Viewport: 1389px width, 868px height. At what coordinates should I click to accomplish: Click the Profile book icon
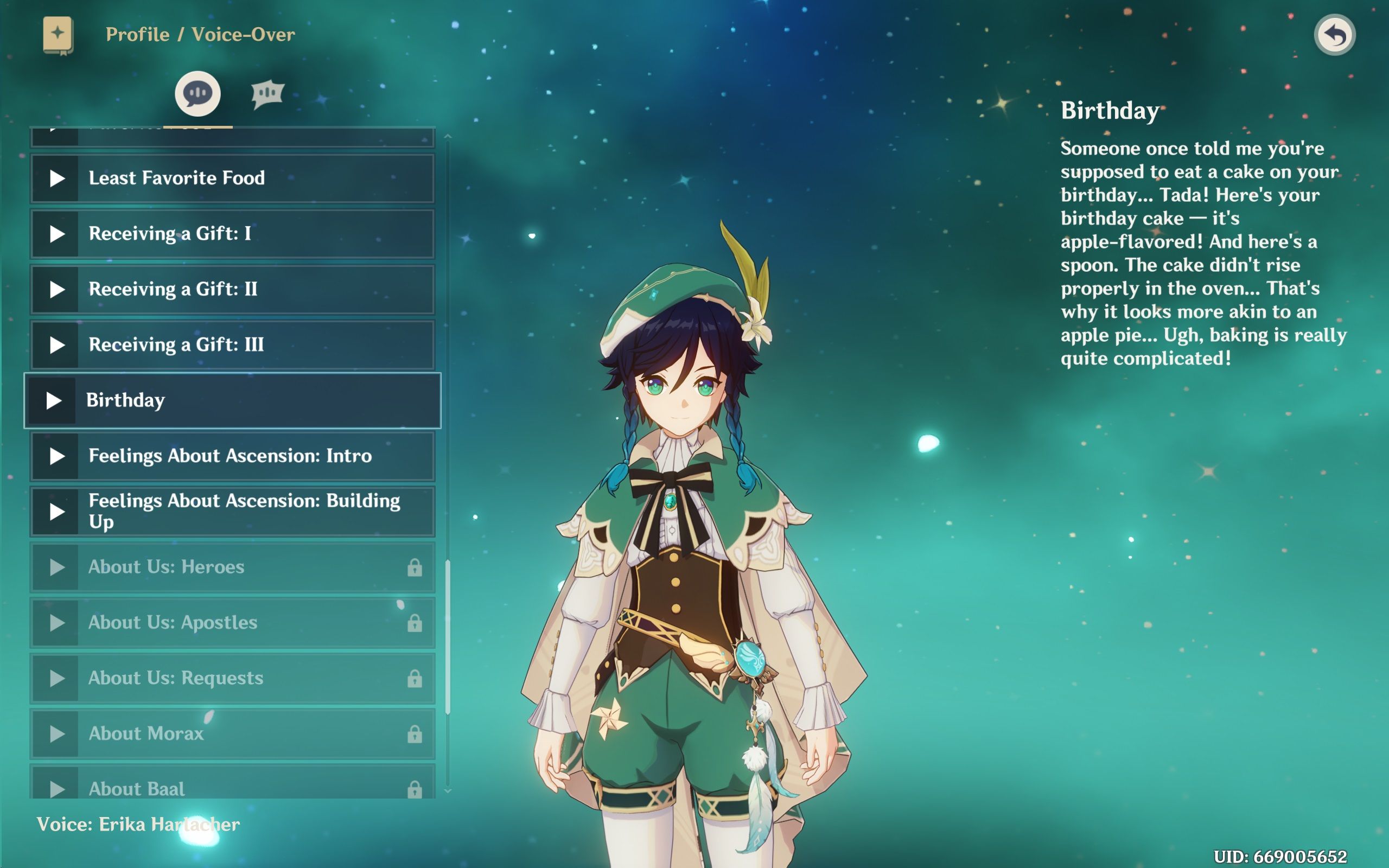pos(58,35)
